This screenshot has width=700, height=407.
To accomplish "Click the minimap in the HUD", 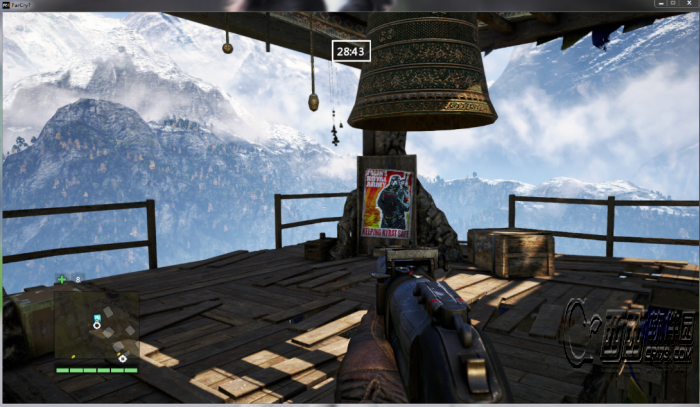I will [x=97, y=325].
